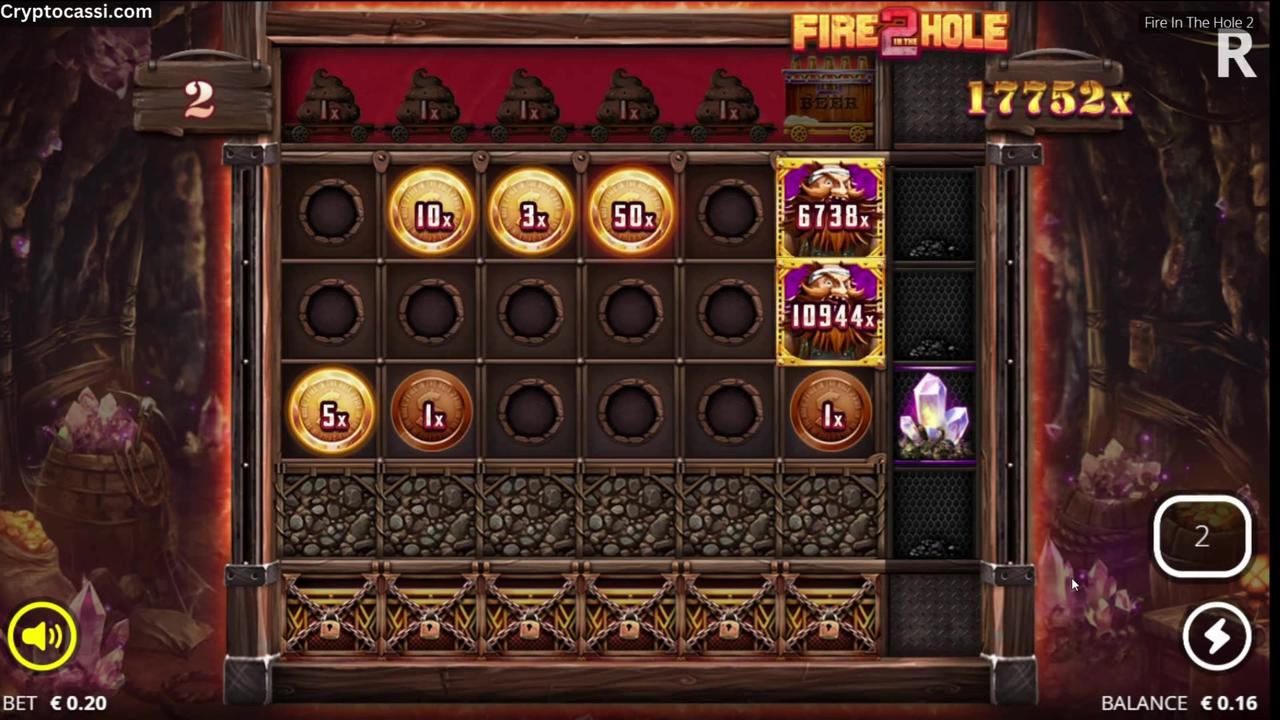Click the R streamer logo top right
This screenshot has height=720, width=1280.
click(1236, 56)
